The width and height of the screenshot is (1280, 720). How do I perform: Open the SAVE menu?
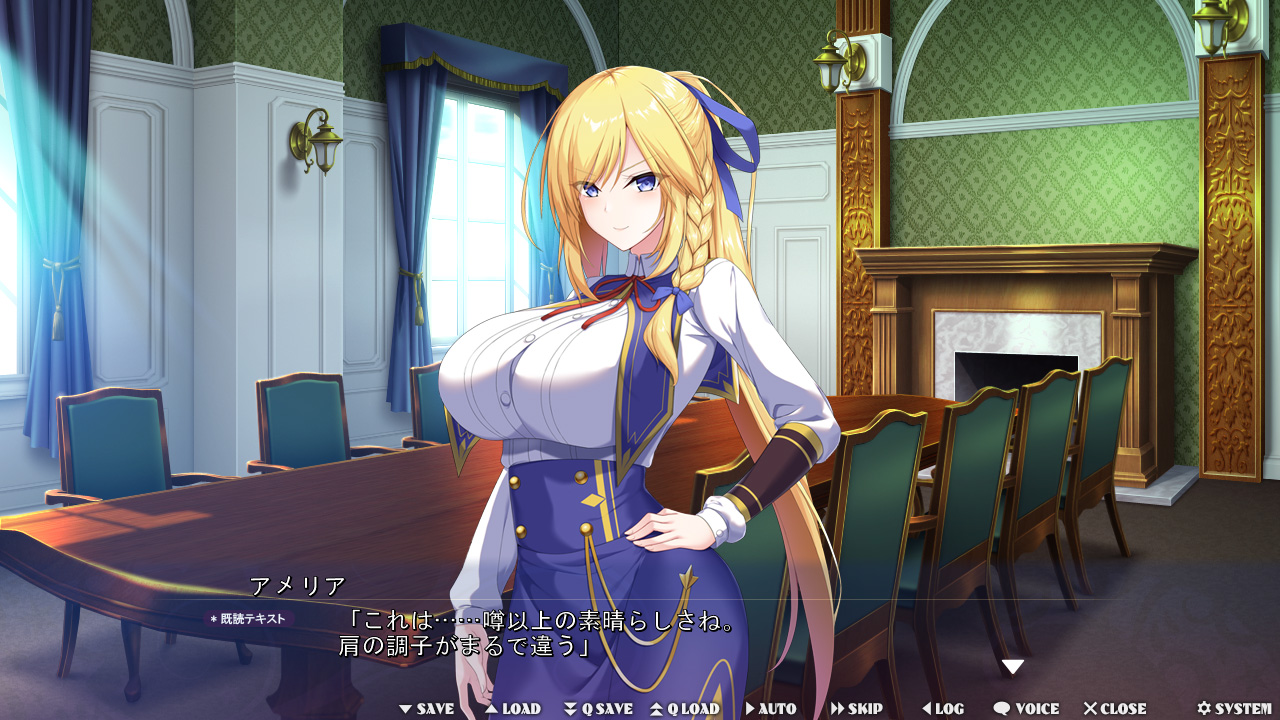pos(427,709)
